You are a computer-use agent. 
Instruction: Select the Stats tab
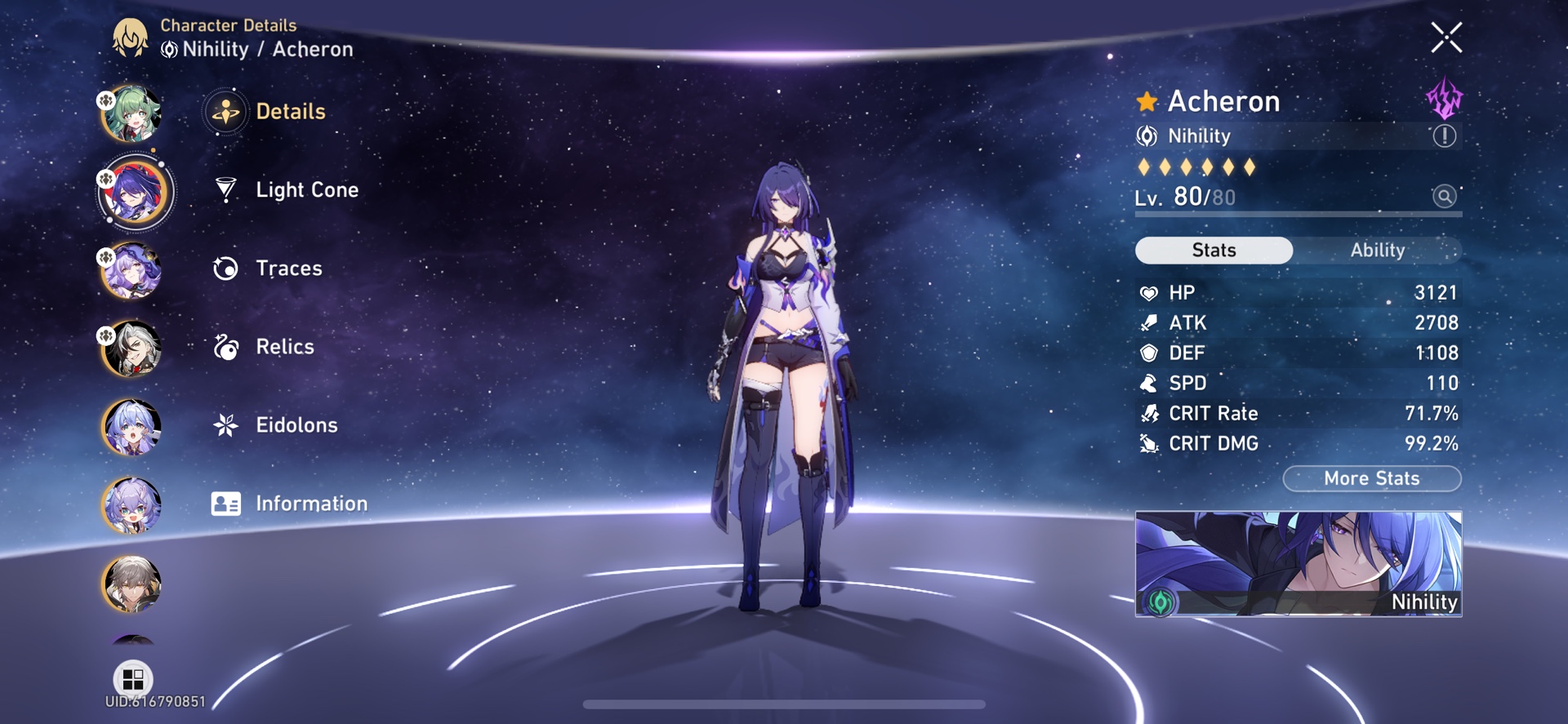1214,251
